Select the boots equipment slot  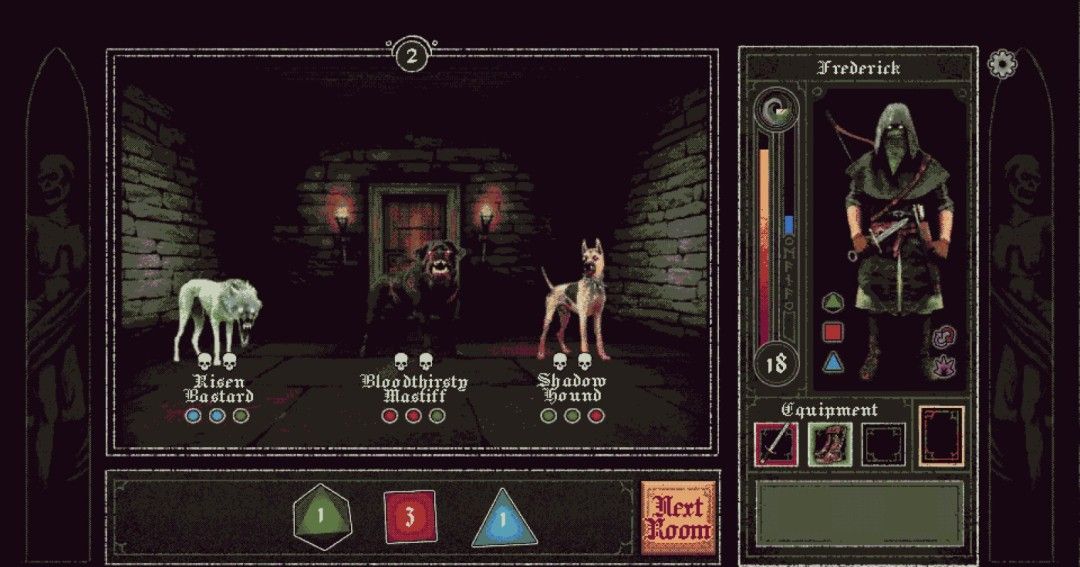tap(830, 444)
